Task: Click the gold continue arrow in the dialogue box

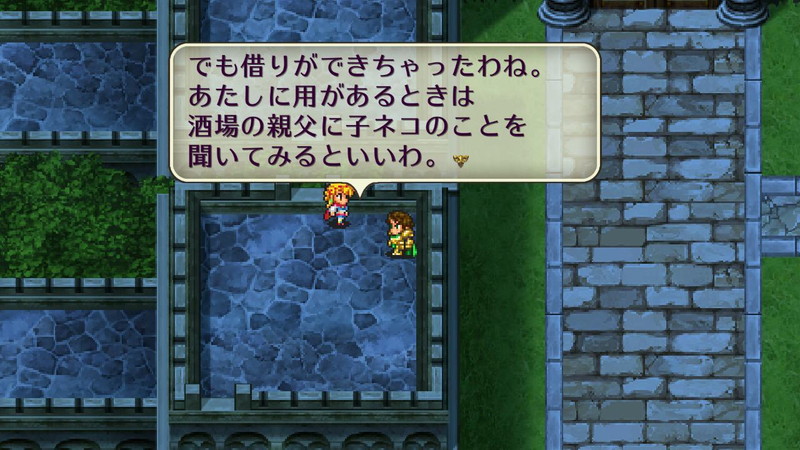Action: pos(461,160)
